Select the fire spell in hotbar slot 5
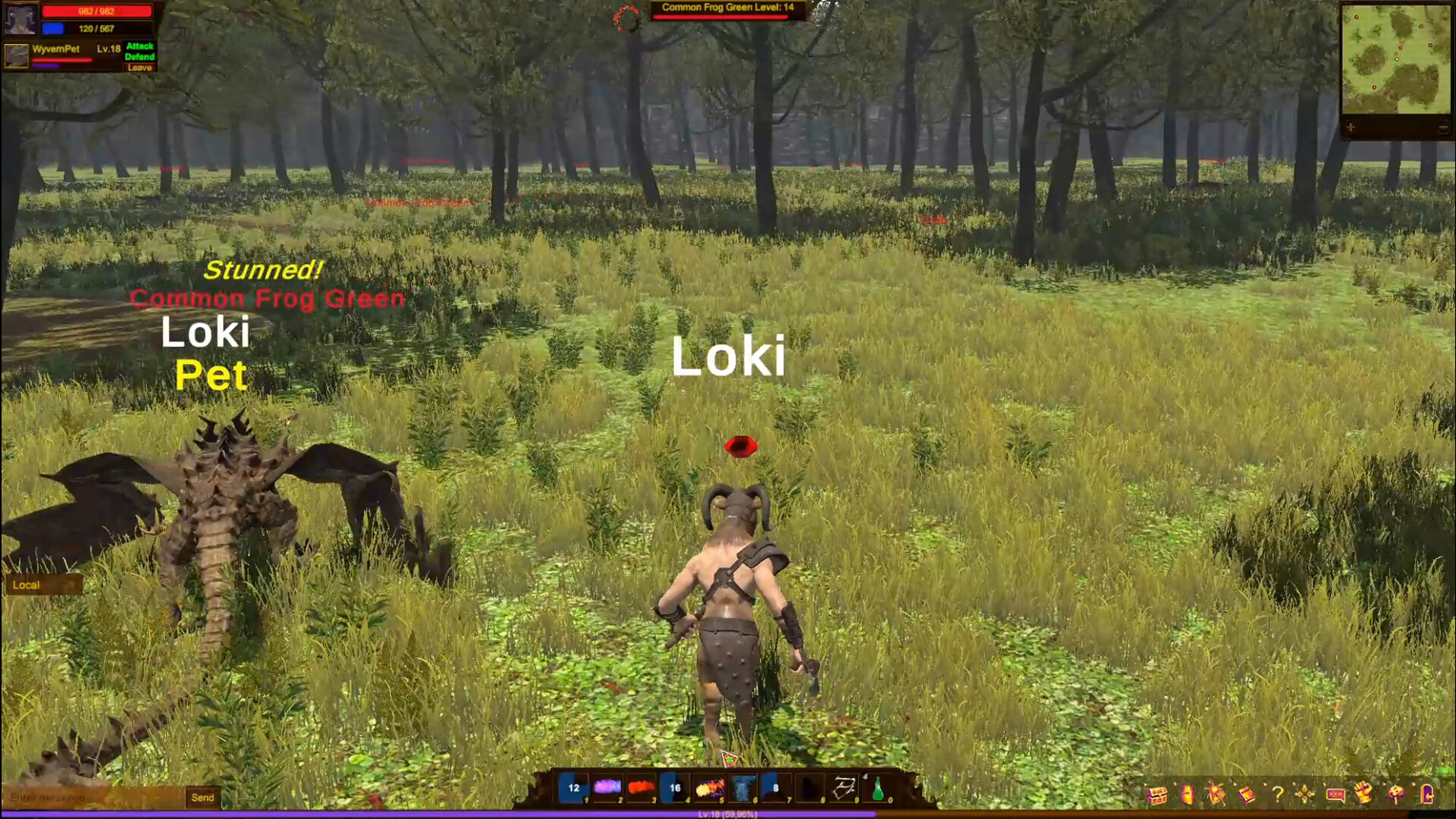 (x=711, y=789)
